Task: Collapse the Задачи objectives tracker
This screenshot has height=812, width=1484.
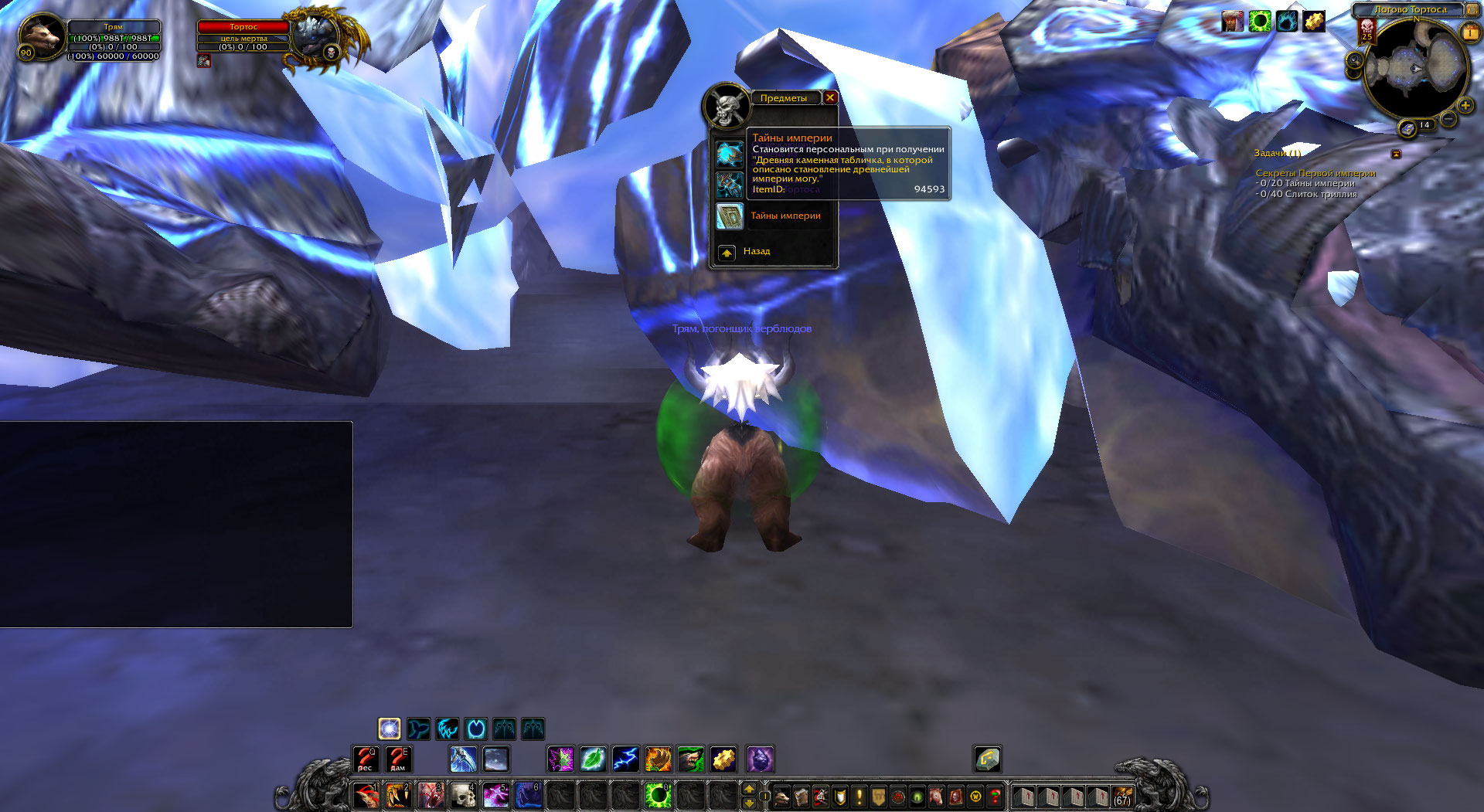Action: tap(1396, 154)
